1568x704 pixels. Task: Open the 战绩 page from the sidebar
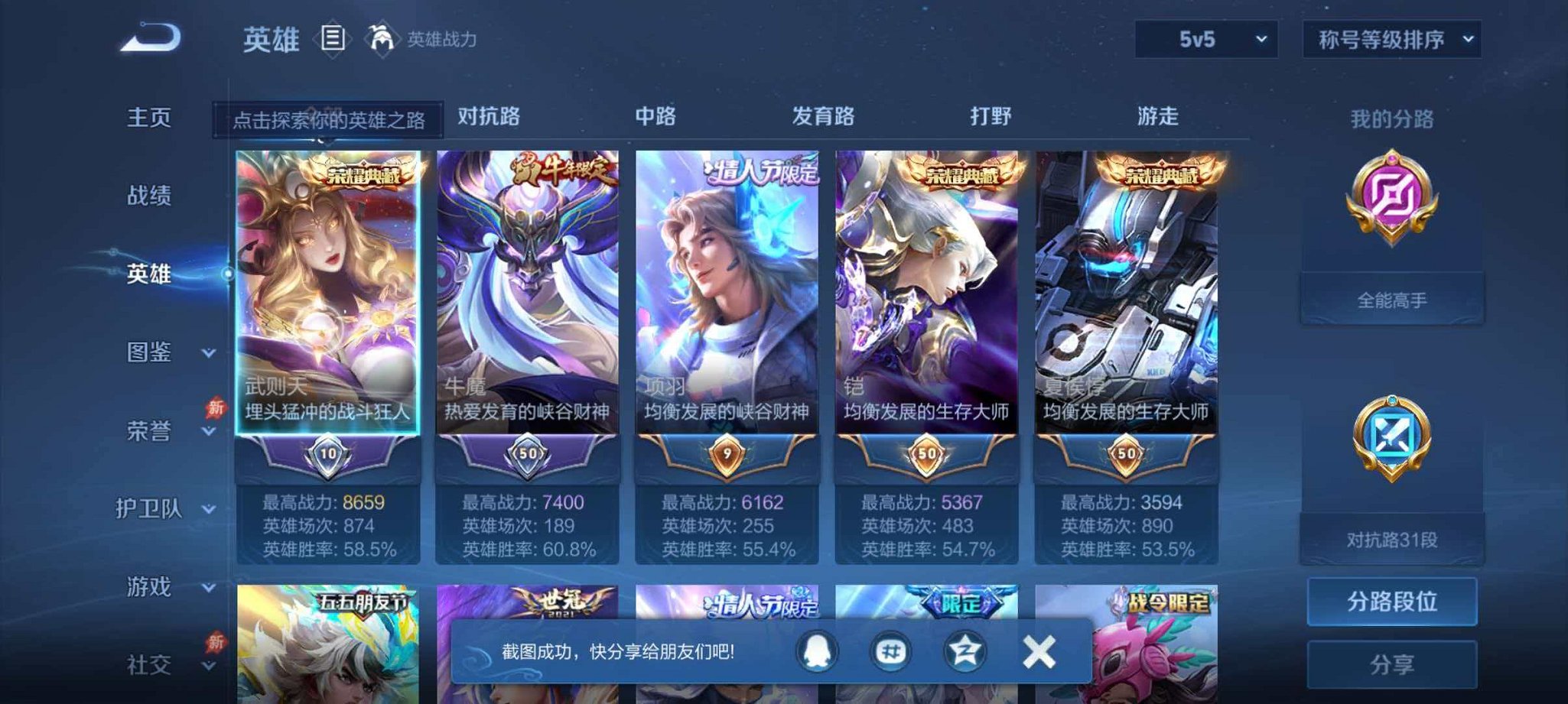pos(150,196)
